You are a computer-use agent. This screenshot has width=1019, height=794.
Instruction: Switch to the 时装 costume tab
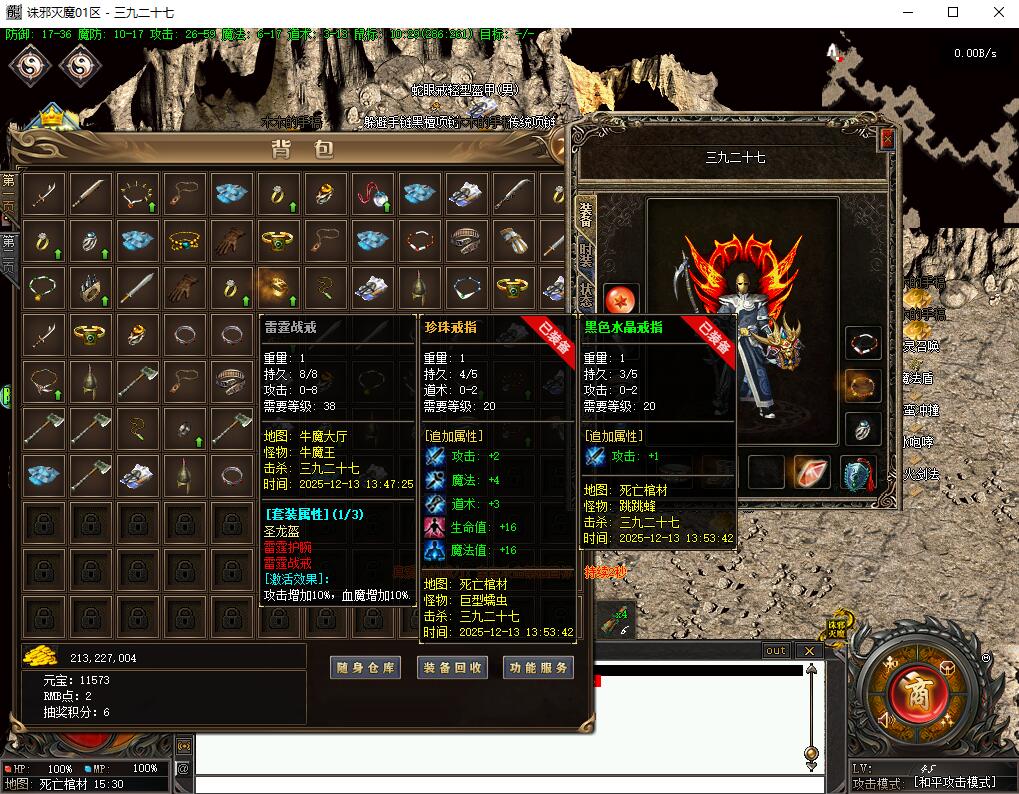click(586, 256)
